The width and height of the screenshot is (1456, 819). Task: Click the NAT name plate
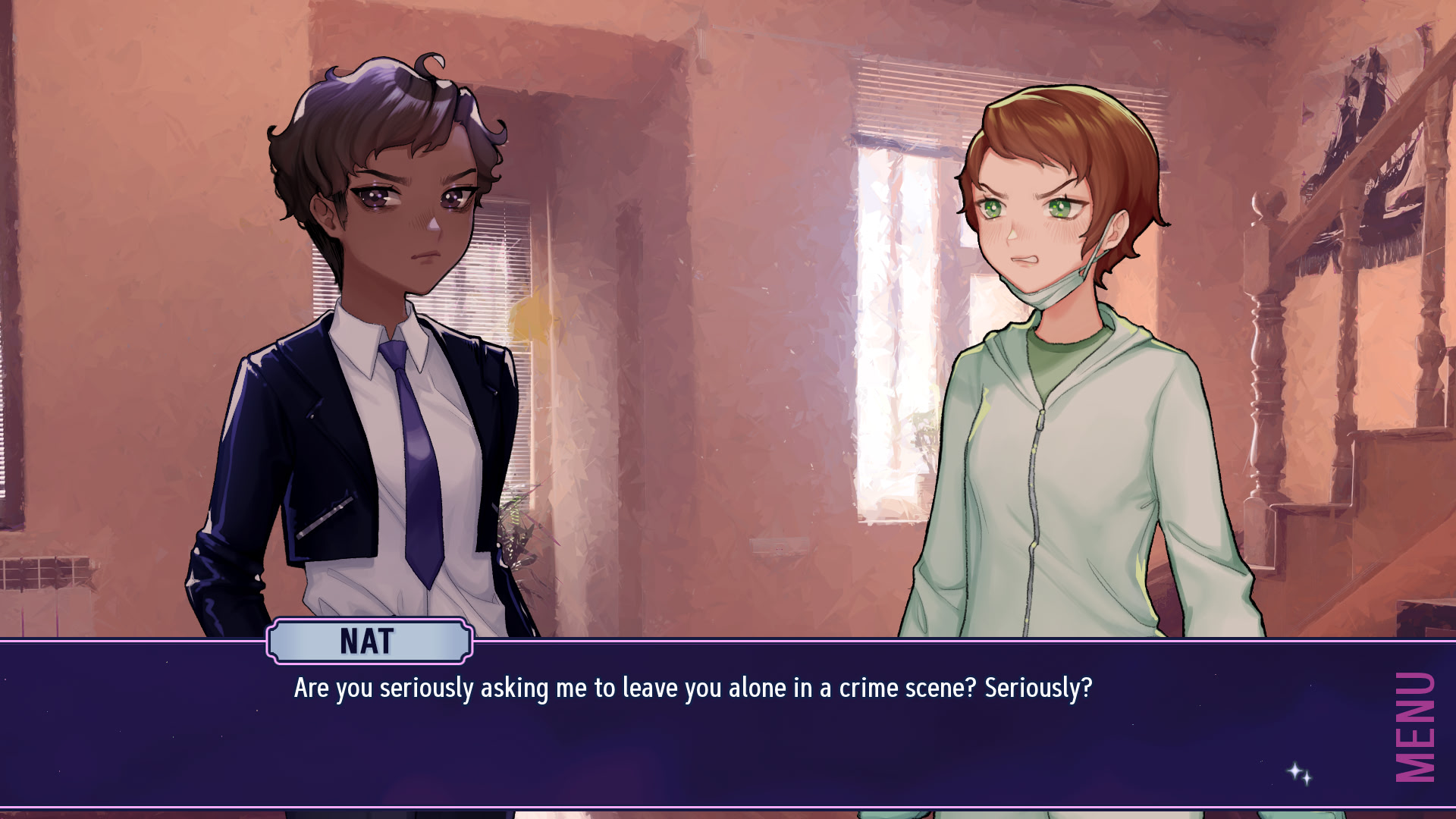tap(366, 641)
